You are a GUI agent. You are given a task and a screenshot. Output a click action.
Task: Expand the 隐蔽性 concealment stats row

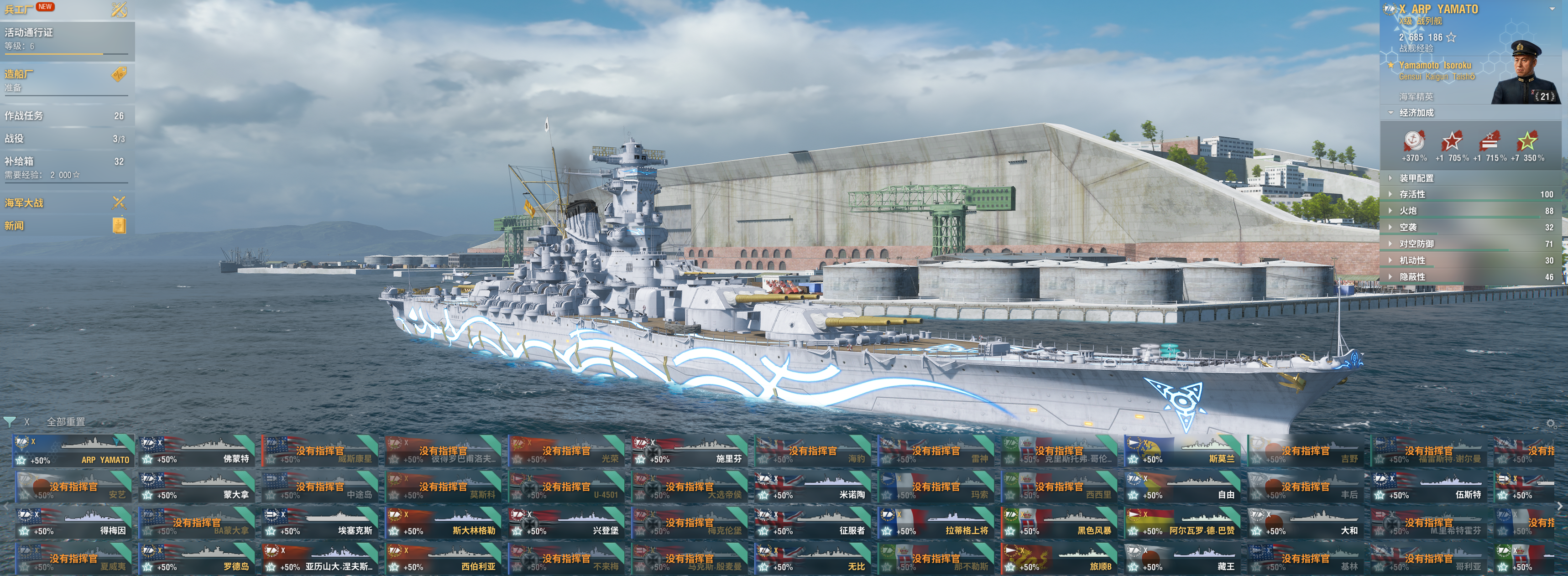click(x=1411, y=277)
